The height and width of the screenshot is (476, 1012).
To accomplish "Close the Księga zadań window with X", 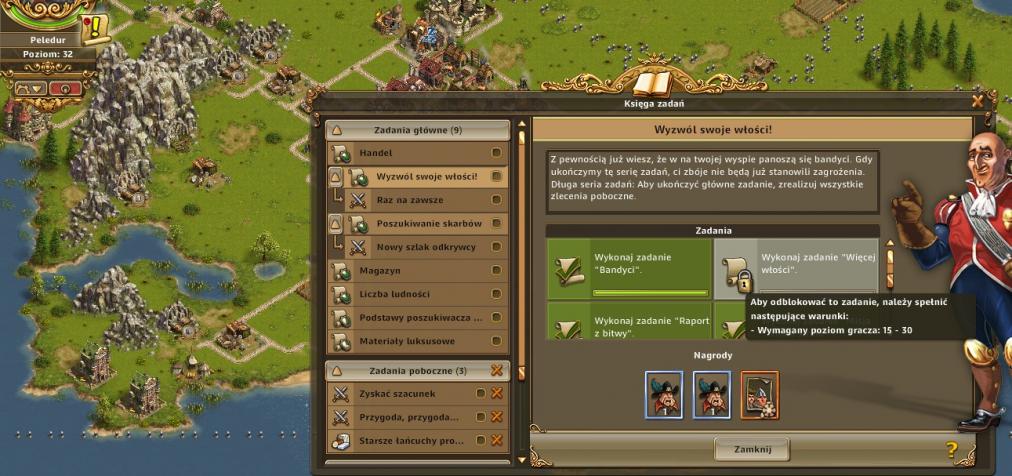I will click(977, 101).
